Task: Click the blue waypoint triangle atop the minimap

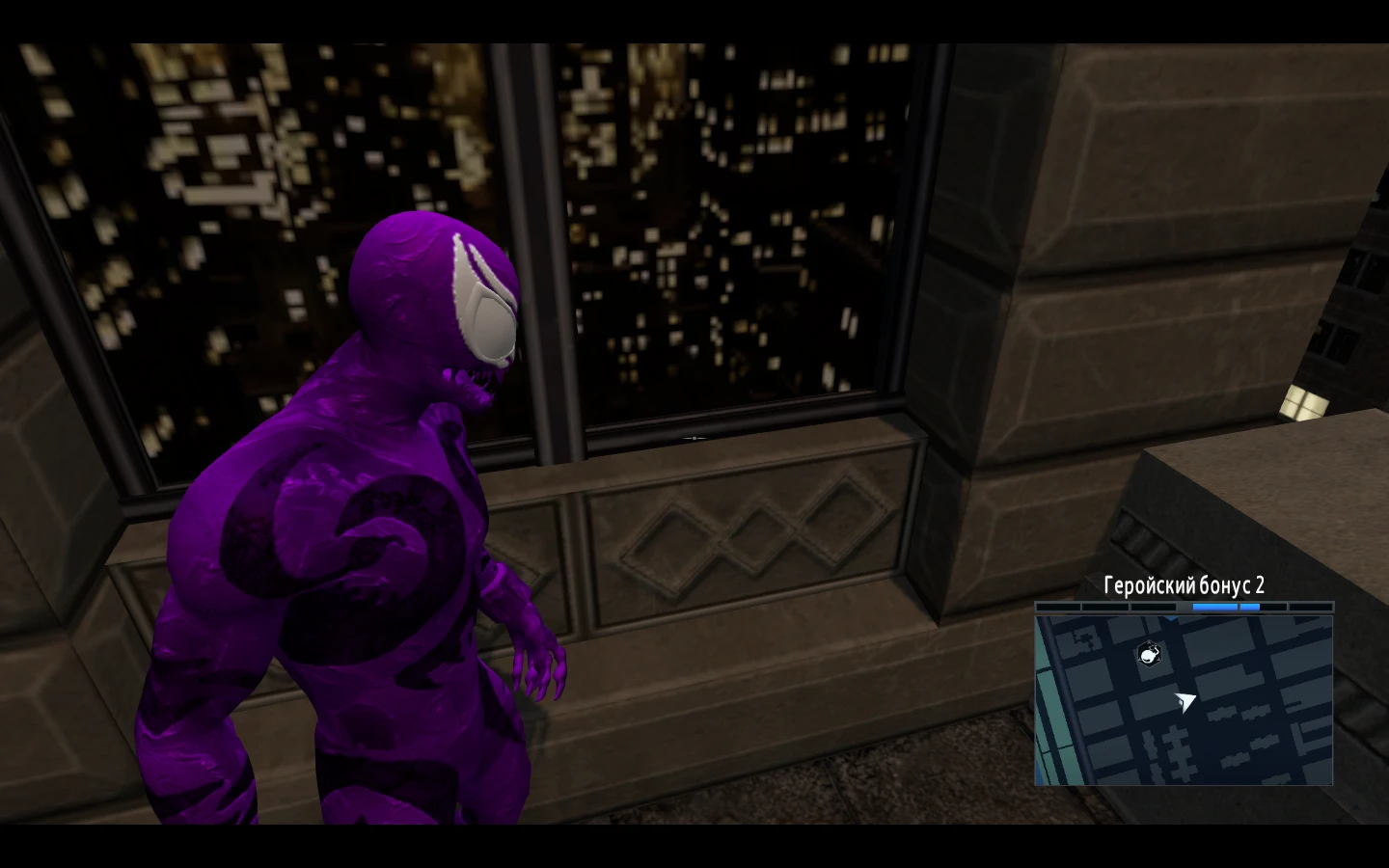Action: point(1172,618)
